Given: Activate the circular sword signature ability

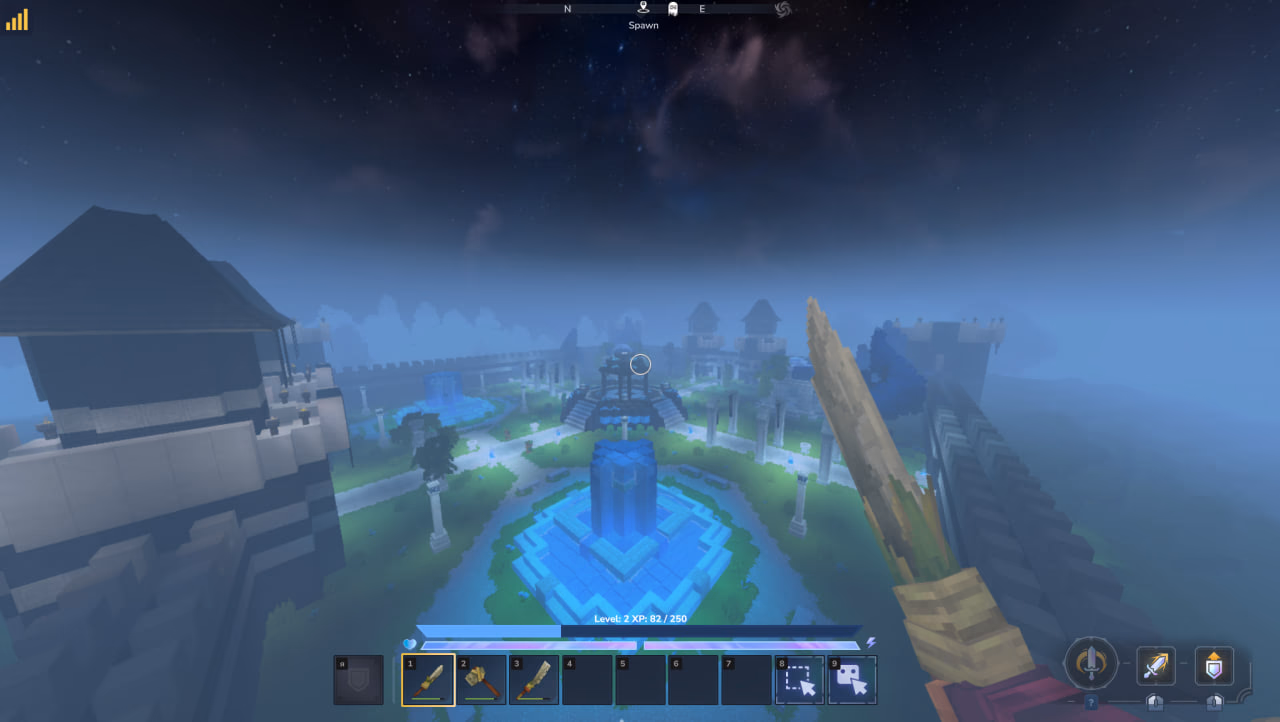Looking at the screenshot, I should coord(1091,662).
